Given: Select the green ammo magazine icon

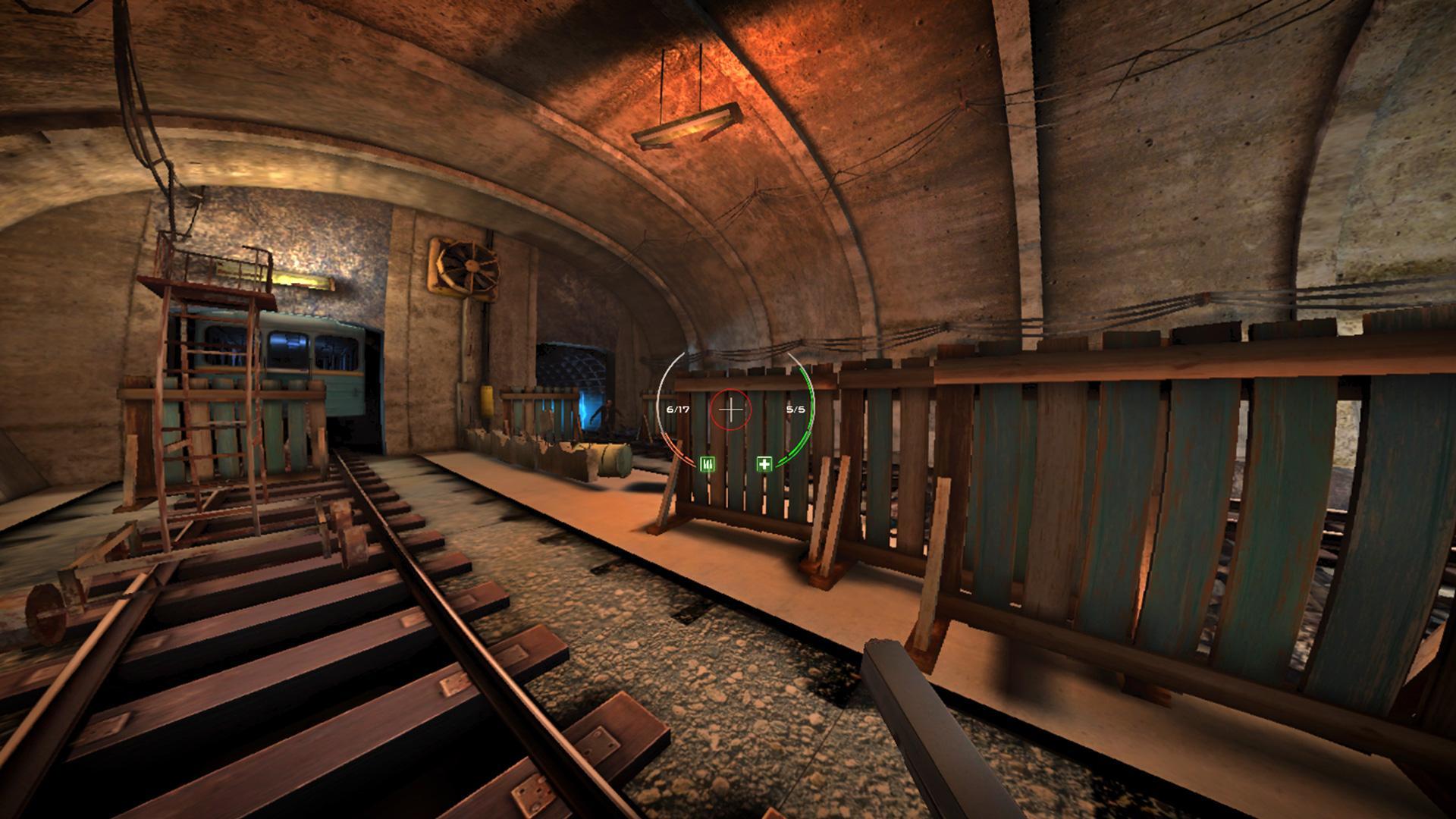Looking at the screenshot, I should [x=708, y=465].
